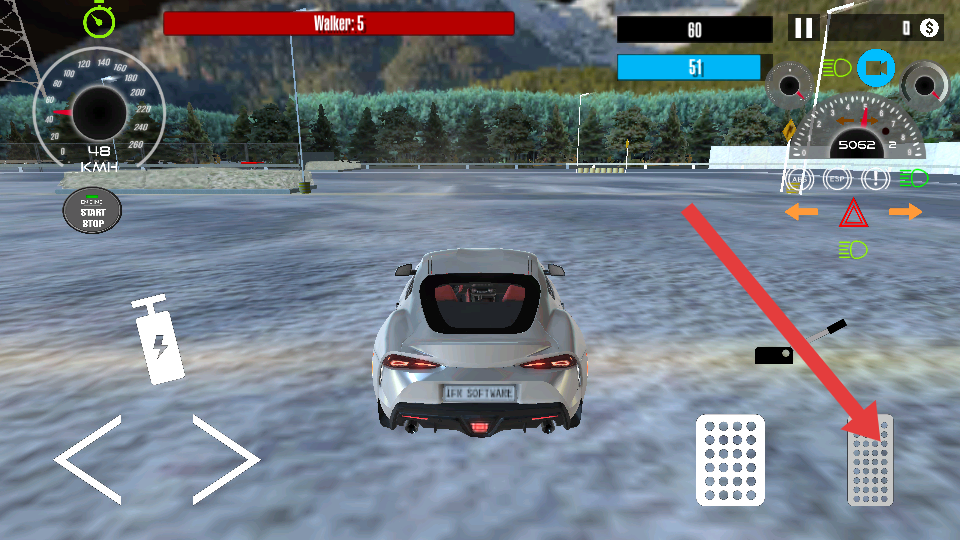The width and height of the screenshot is (960, 540).
Task: Pull the handbrake lever
Action: [x=800, y=344]
